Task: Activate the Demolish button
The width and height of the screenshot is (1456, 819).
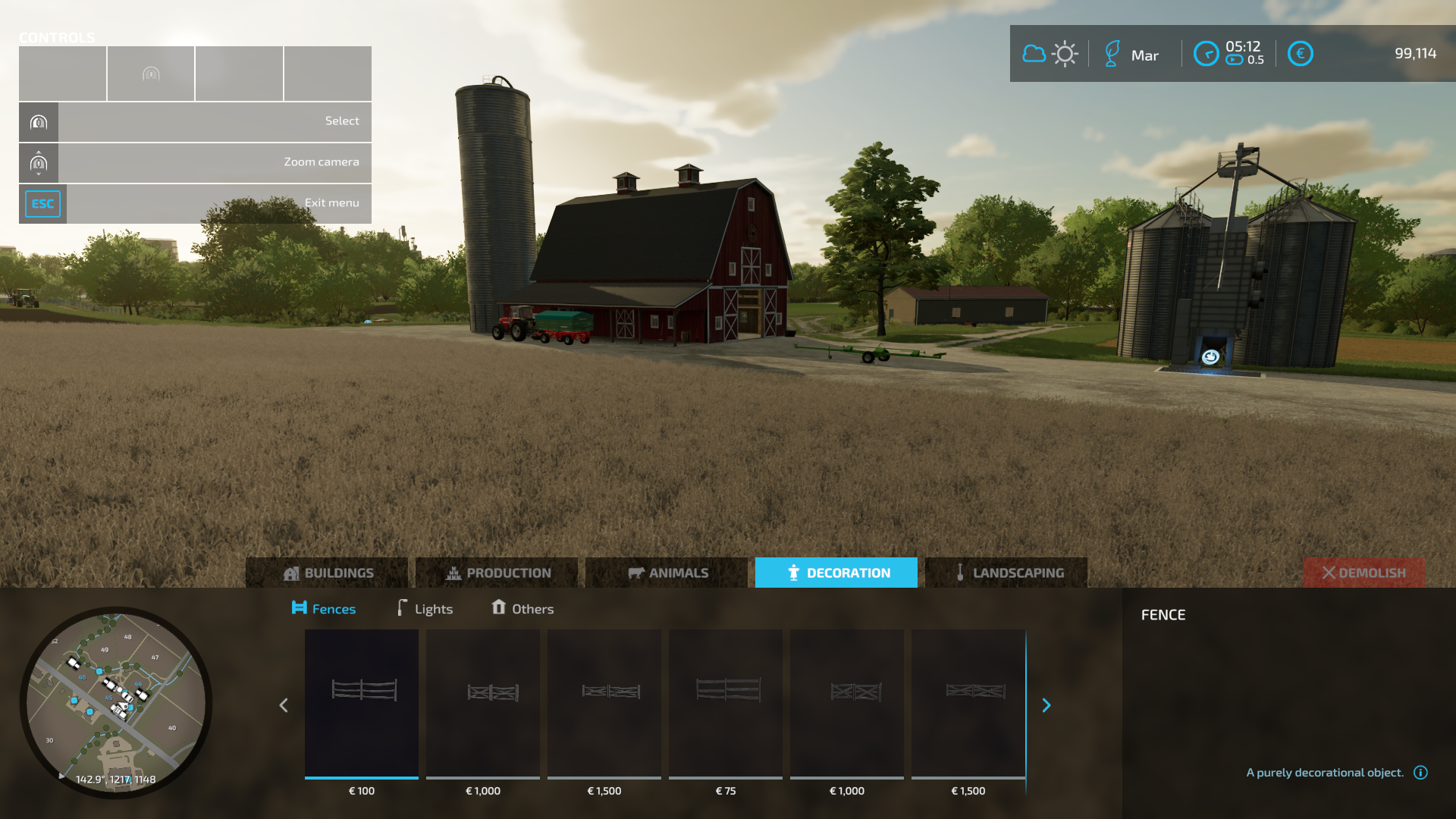Action: [1363, 573]
